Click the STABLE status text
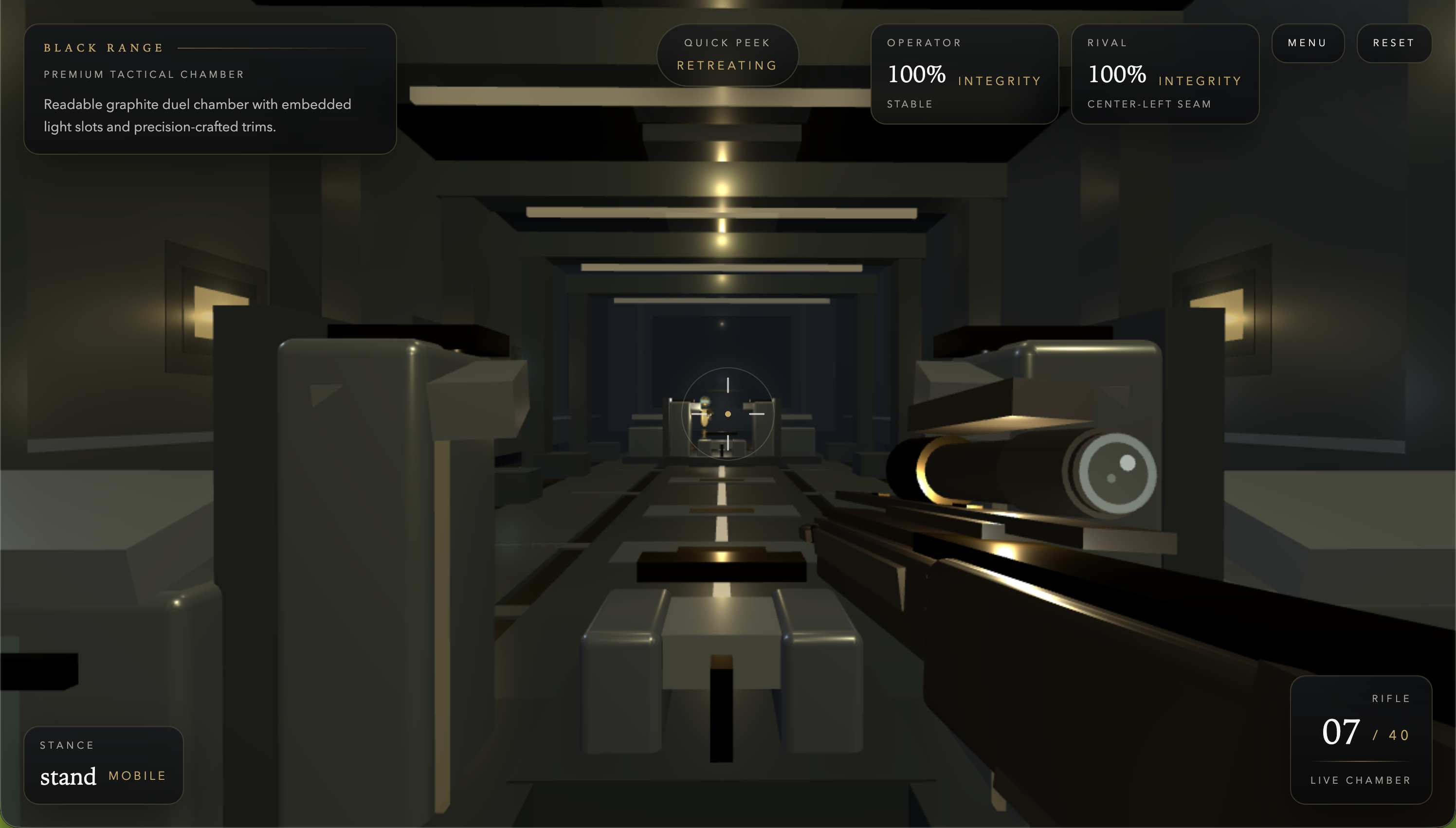The image size is (1456, 828). 910,104
